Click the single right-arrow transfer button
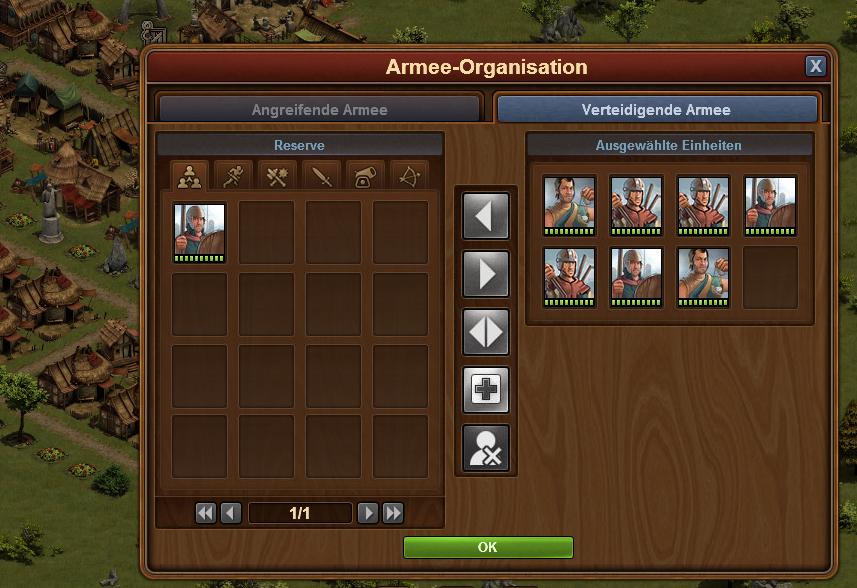This screenshot has width=857, height=588. click(x=486, y=274)
